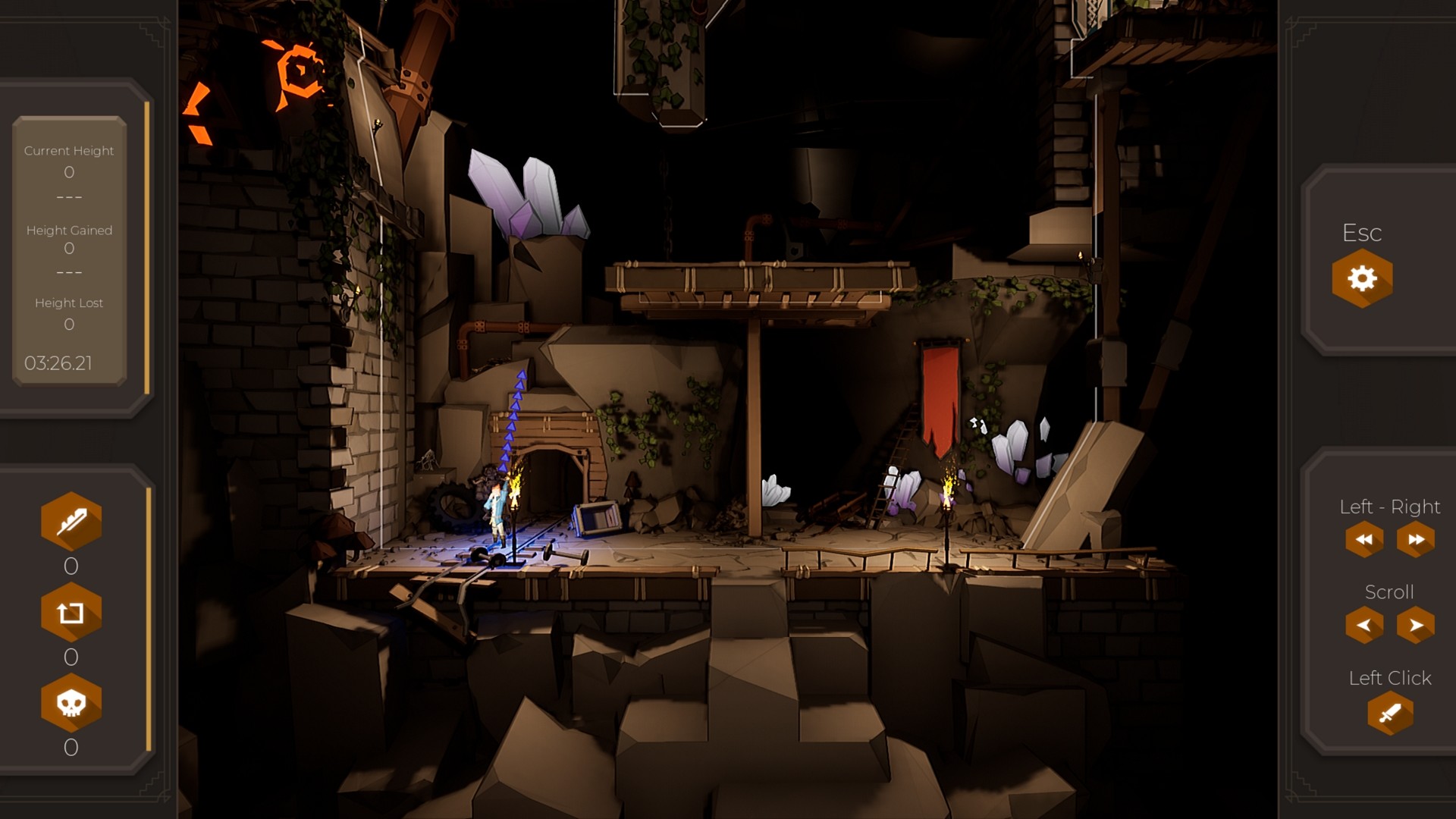Screen dimensions: 1456x819
Task: Click the Left rewind arrow hexagon
Action: pyautogui.click(x=1363, y=539)
